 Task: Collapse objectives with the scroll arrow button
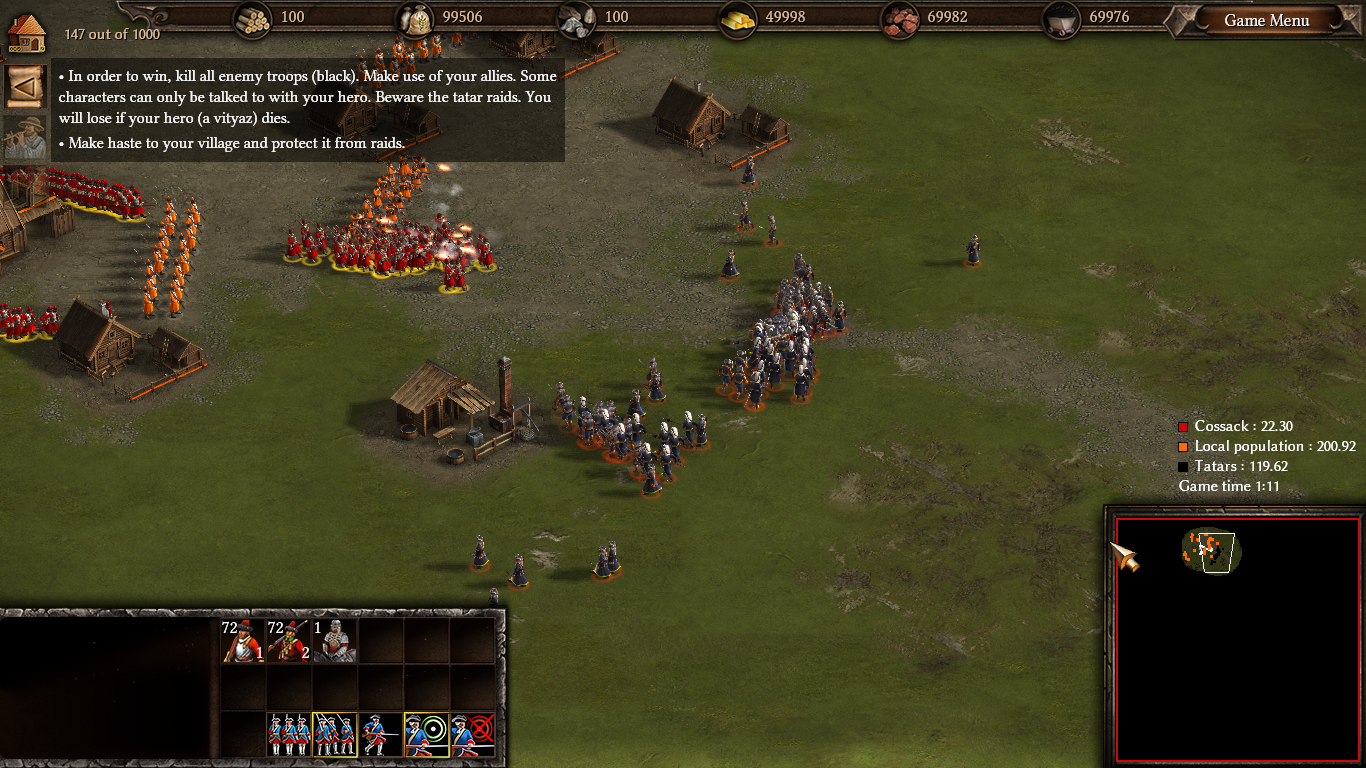pyautogui.click(x=25, y=87)
